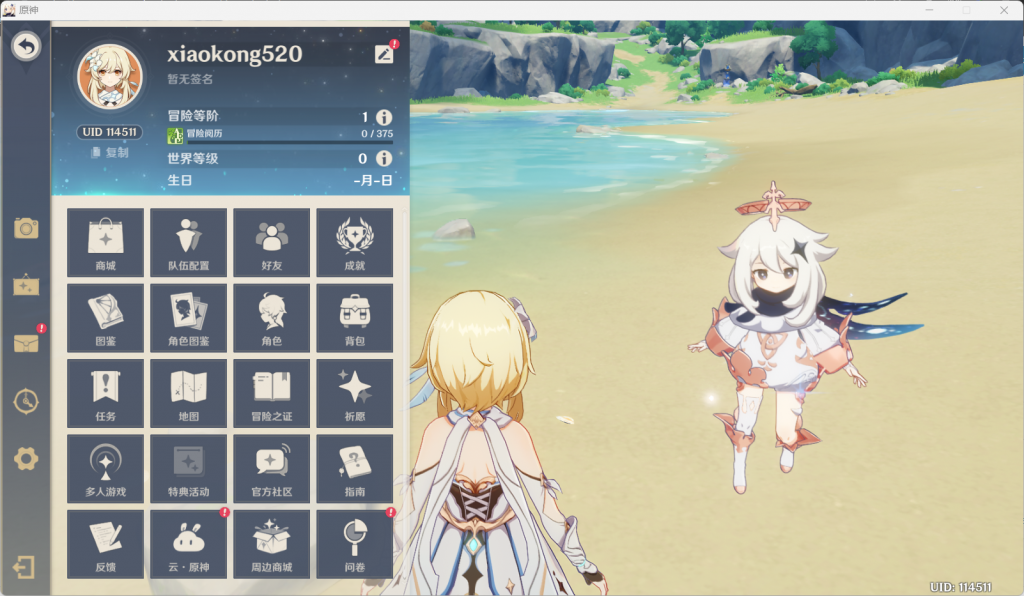The width and height of the screenshot is (1024, 596).
Task: Open the mail envelope icon
Action: 26,343
